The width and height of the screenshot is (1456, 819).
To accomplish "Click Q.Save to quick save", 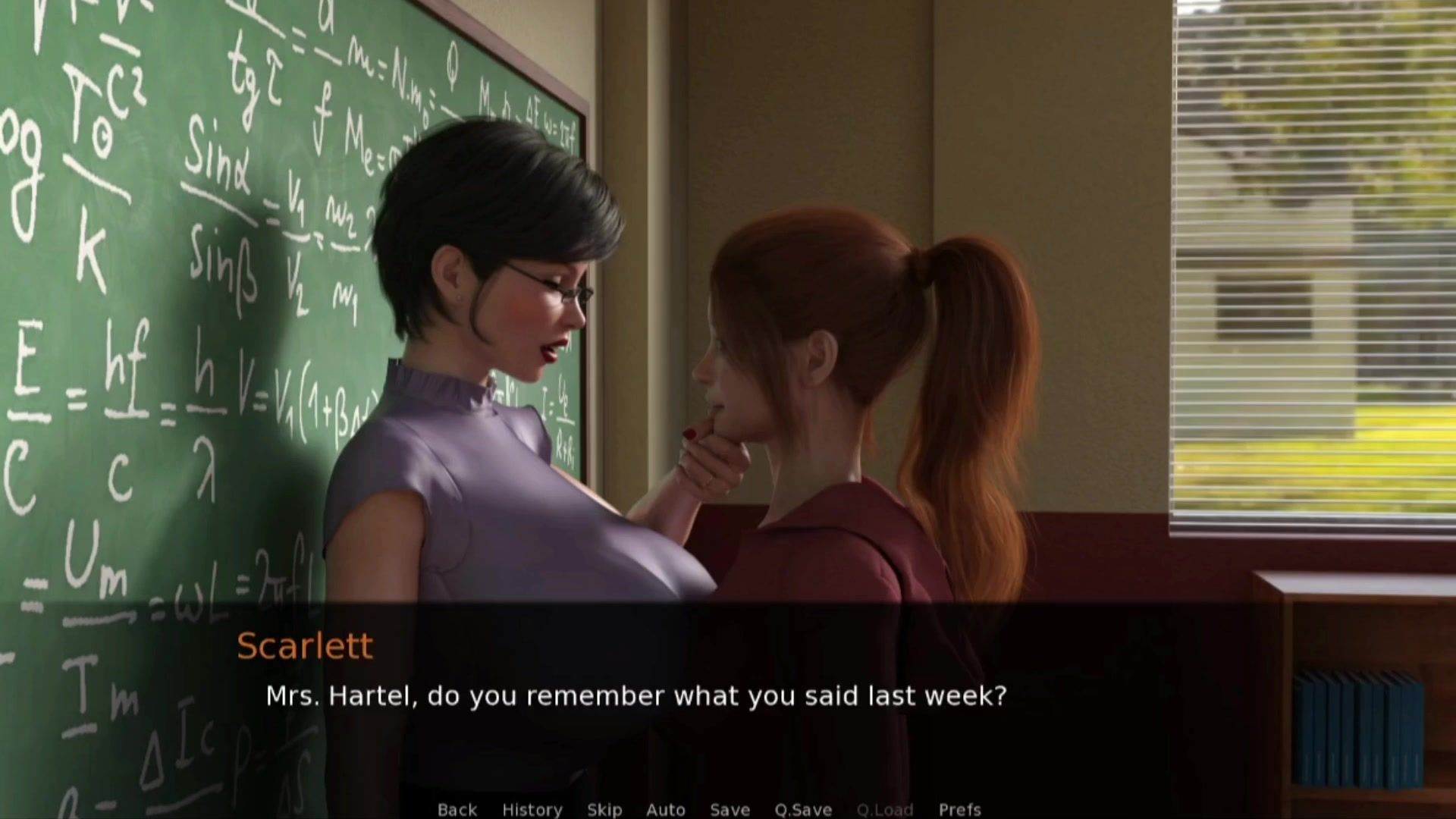I will point(802,809).
